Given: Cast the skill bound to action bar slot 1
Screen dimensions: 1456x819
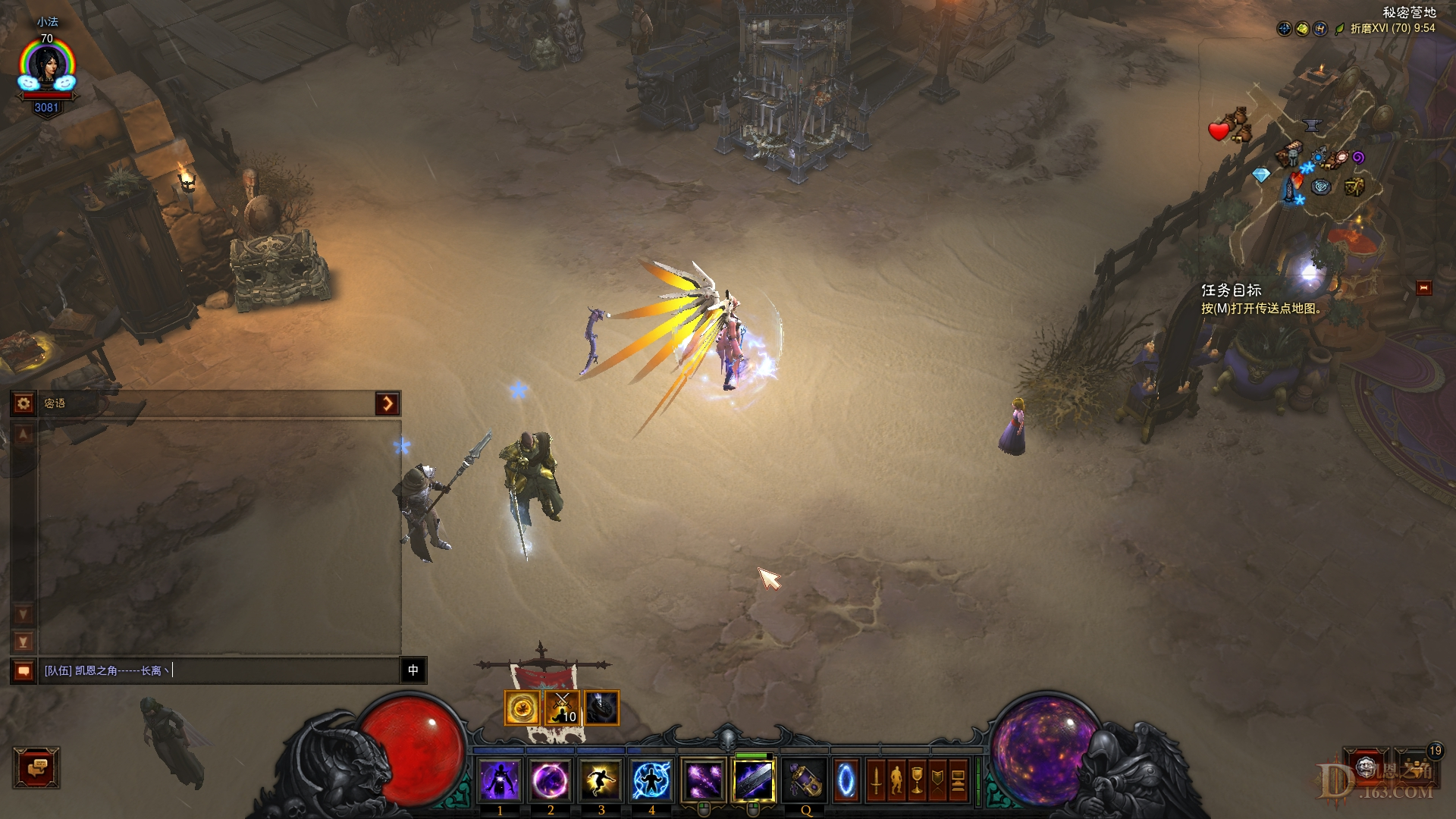Looking at the screenshot, I should click(x=500, y=778).
